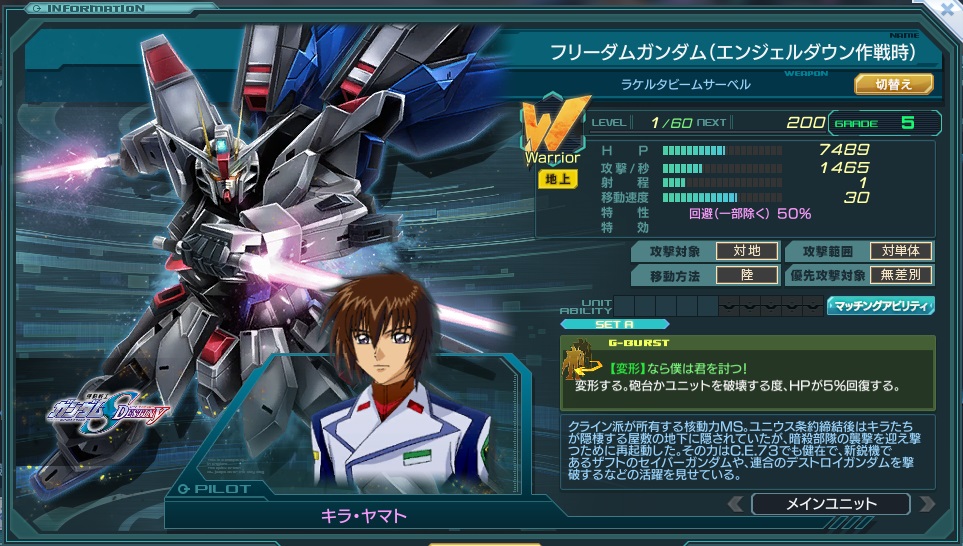Click the G-Burst transform skill icon
Image resolution: width=963 pixels, height=546 pixels.
[576, 358]
